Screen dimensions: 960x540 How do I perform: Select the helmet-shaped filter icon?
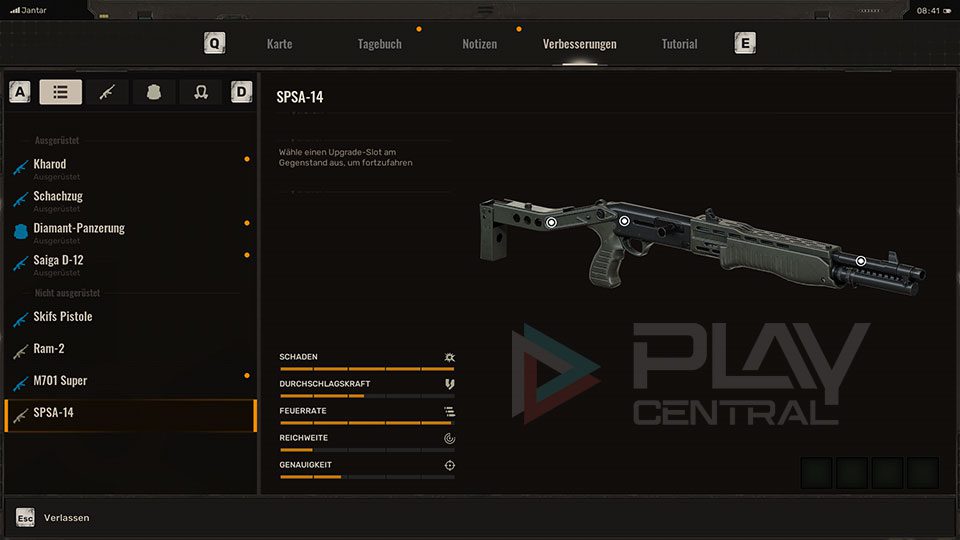pyautogui.click(x=200, y=92)
